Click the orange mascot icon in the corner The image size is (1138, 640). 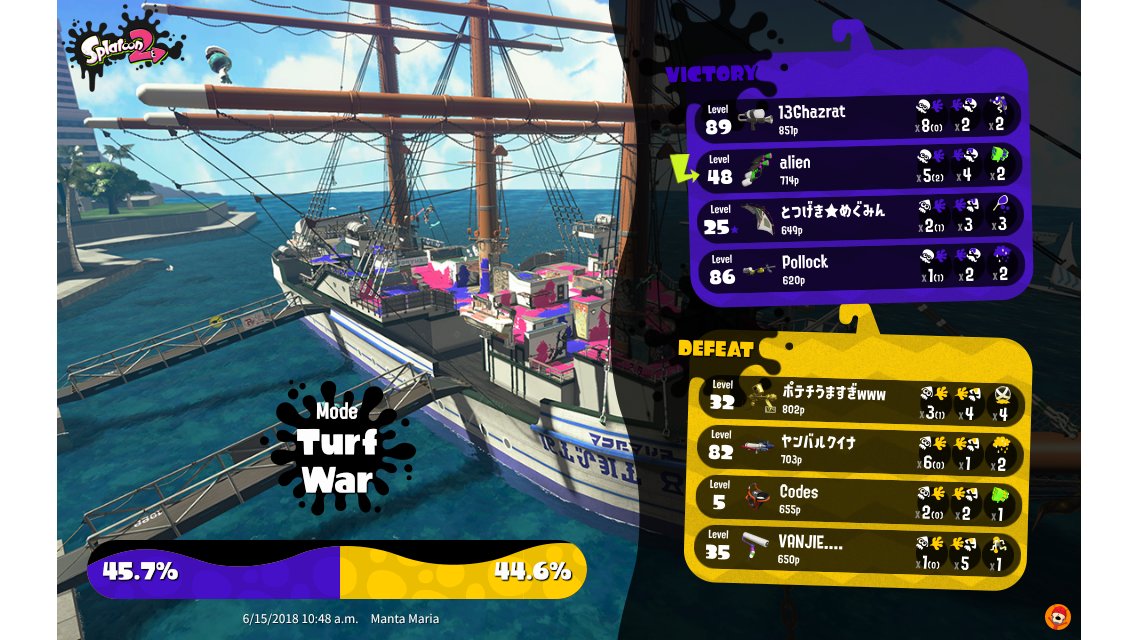tap(1057, 616)
